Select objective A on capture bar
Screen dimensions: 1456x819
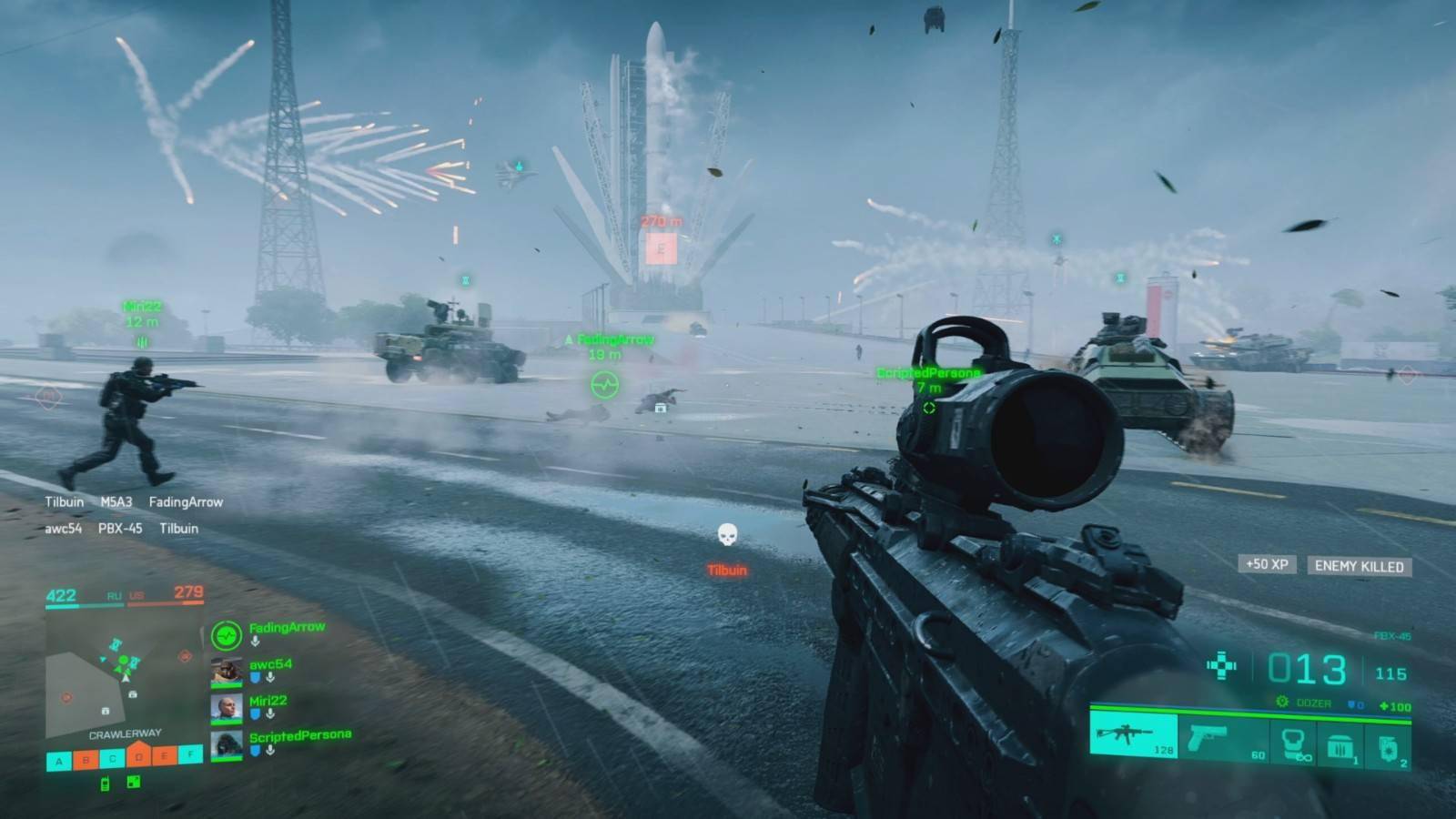pos(59,761)
